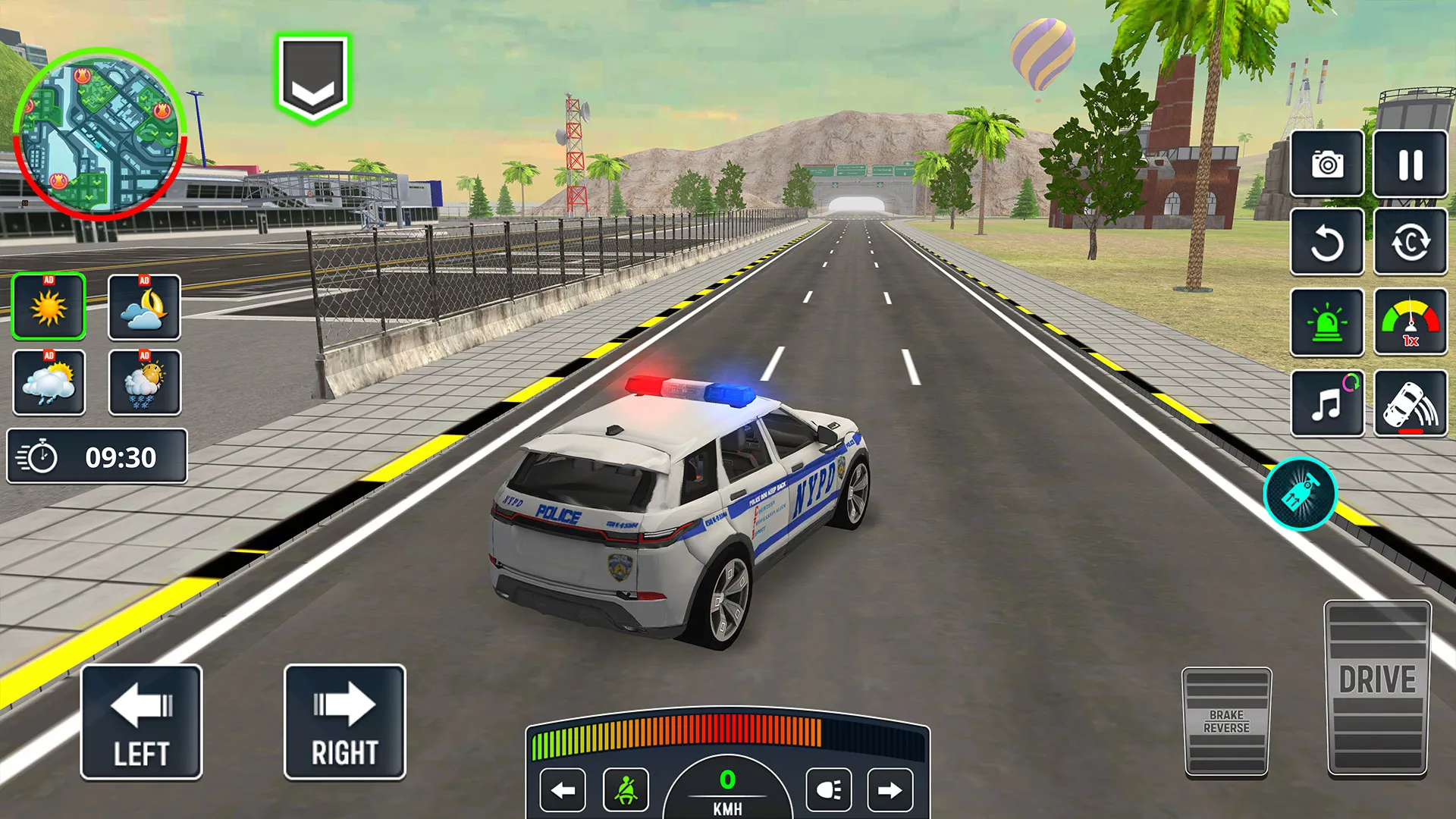The height and width of the screenshot is (819, 1456).
Task: Steer left using the LEFT arrow control
Action: pos(142,720)
